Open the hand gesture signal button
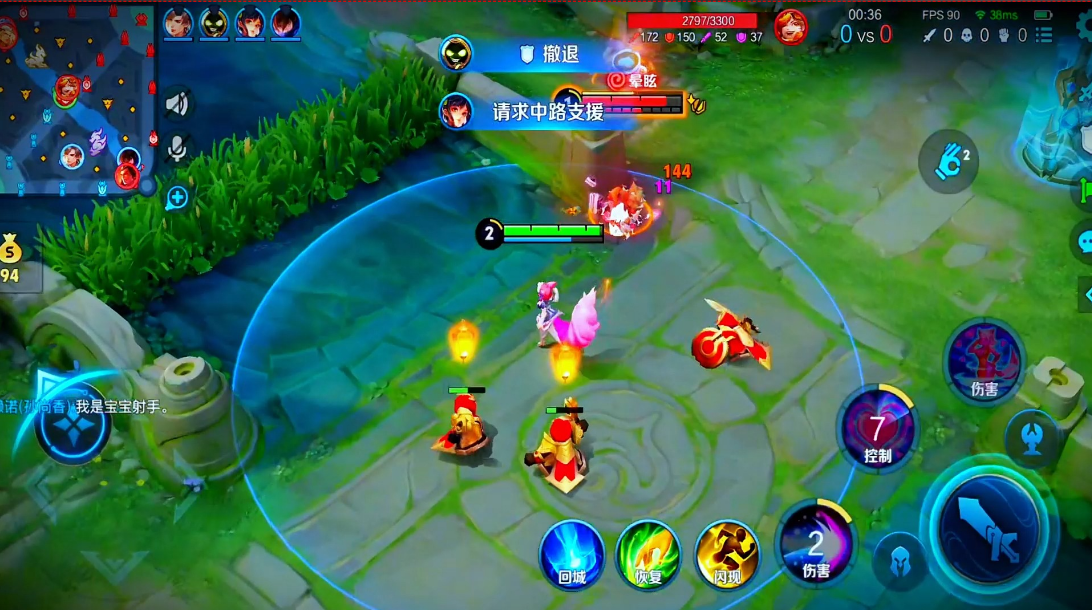The image size is (1092, 610). (948, 161)
